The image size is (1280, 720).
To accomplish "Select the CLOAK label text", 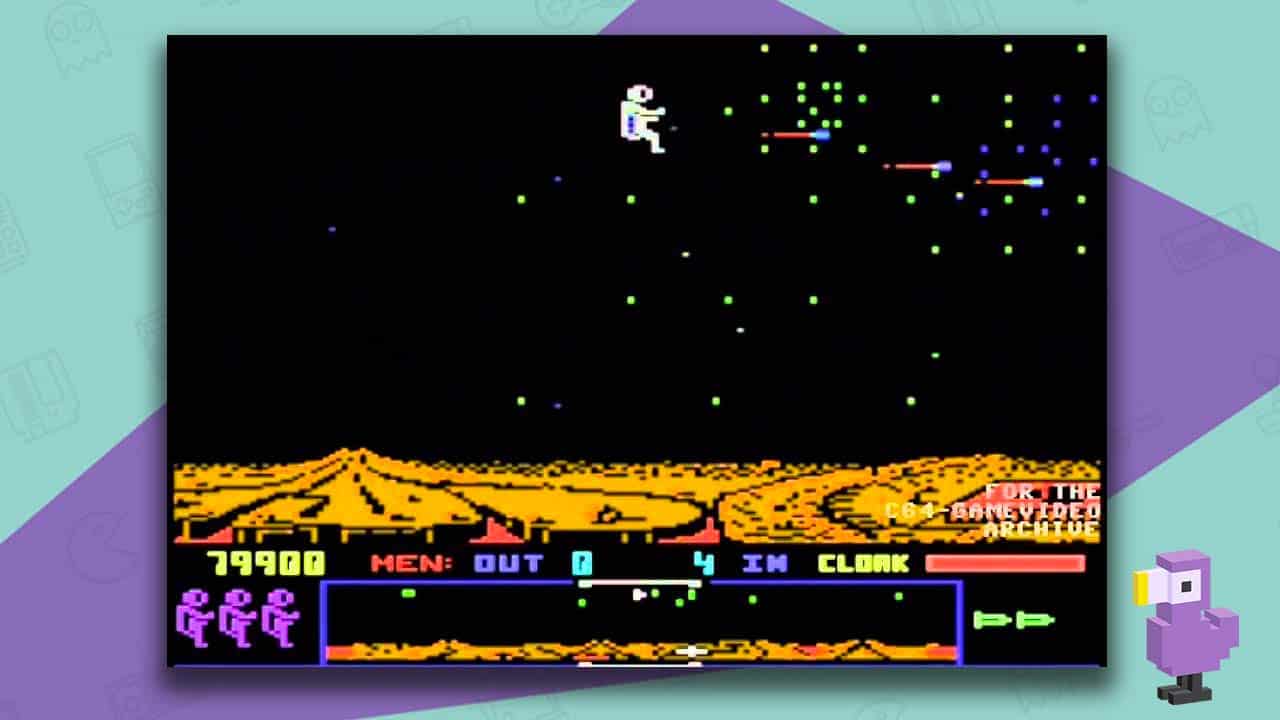I will (x=862, y=563).
